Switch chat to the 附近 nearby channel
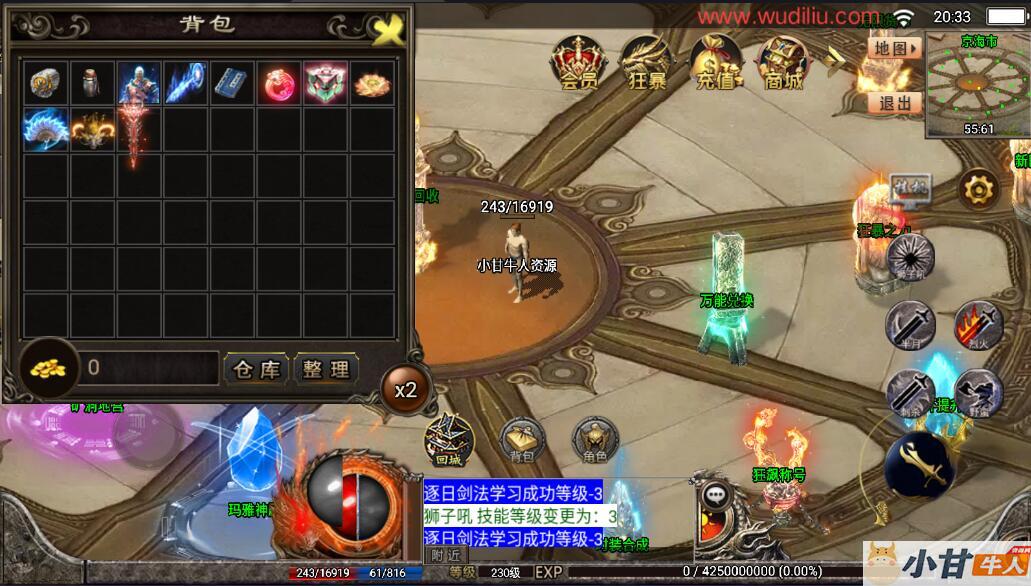Viewport: 1031px width, 586px height. pos(446,555)
